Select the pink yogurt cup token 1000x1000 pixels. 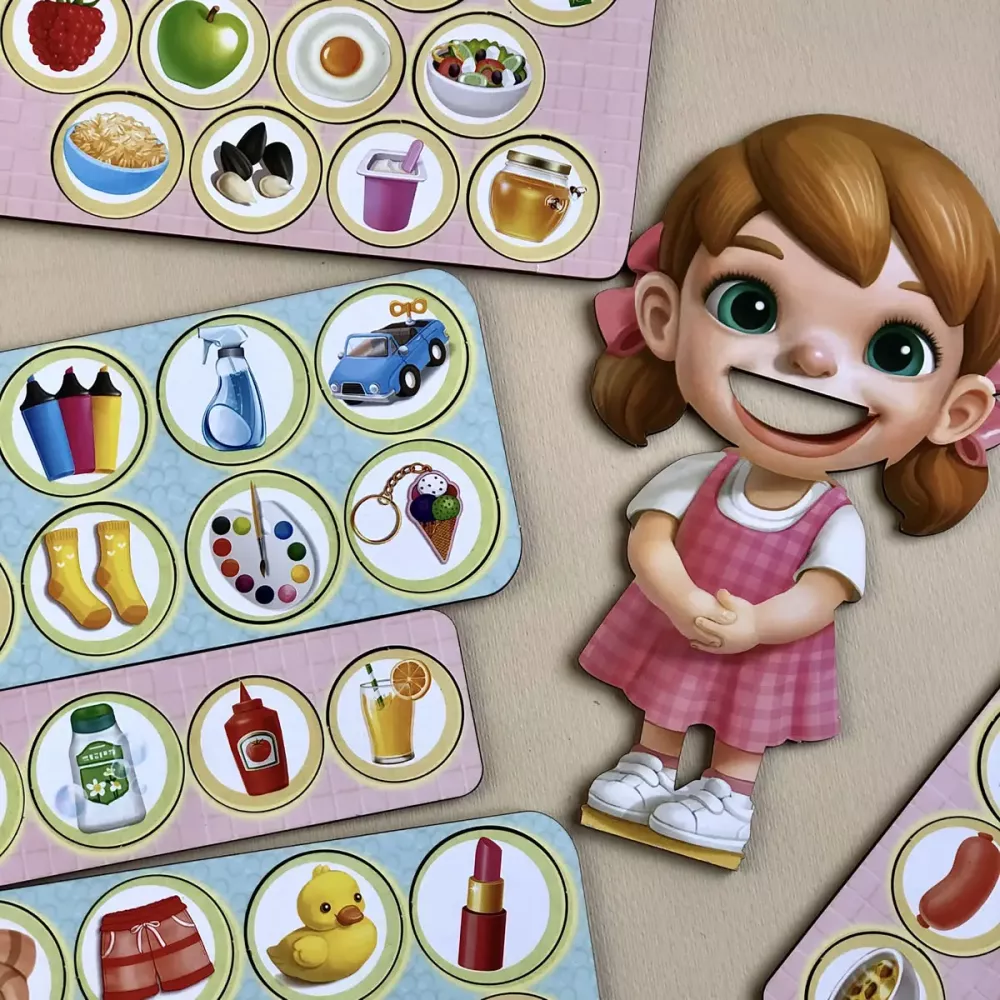[393, 183]
